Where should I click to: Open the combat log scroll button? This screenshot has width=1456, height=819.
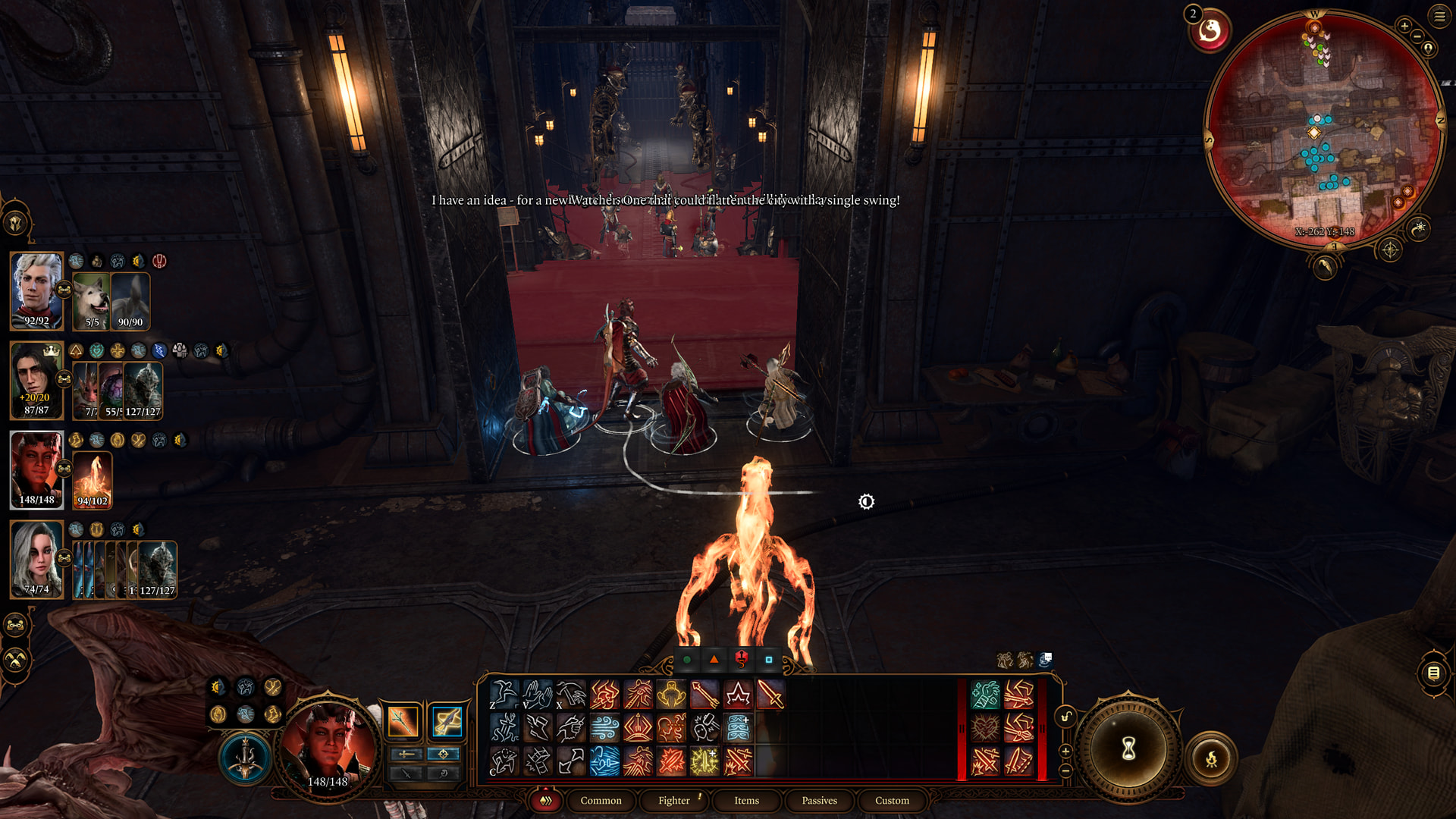(x=1433, y=673)
